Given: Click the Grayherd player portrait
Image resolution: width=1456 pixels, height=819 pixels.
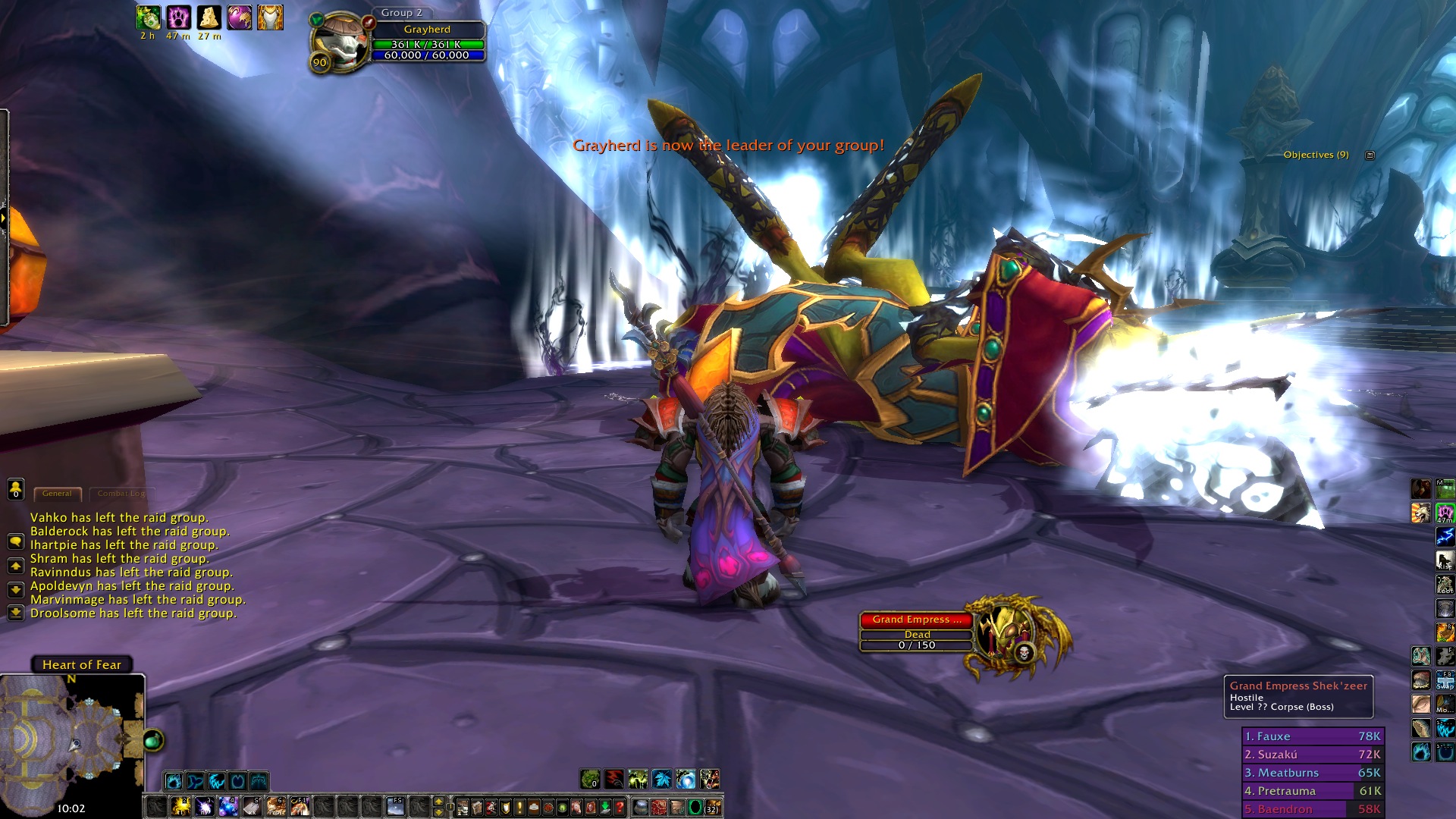Looking at the screenshot, I should coord(340,42).
